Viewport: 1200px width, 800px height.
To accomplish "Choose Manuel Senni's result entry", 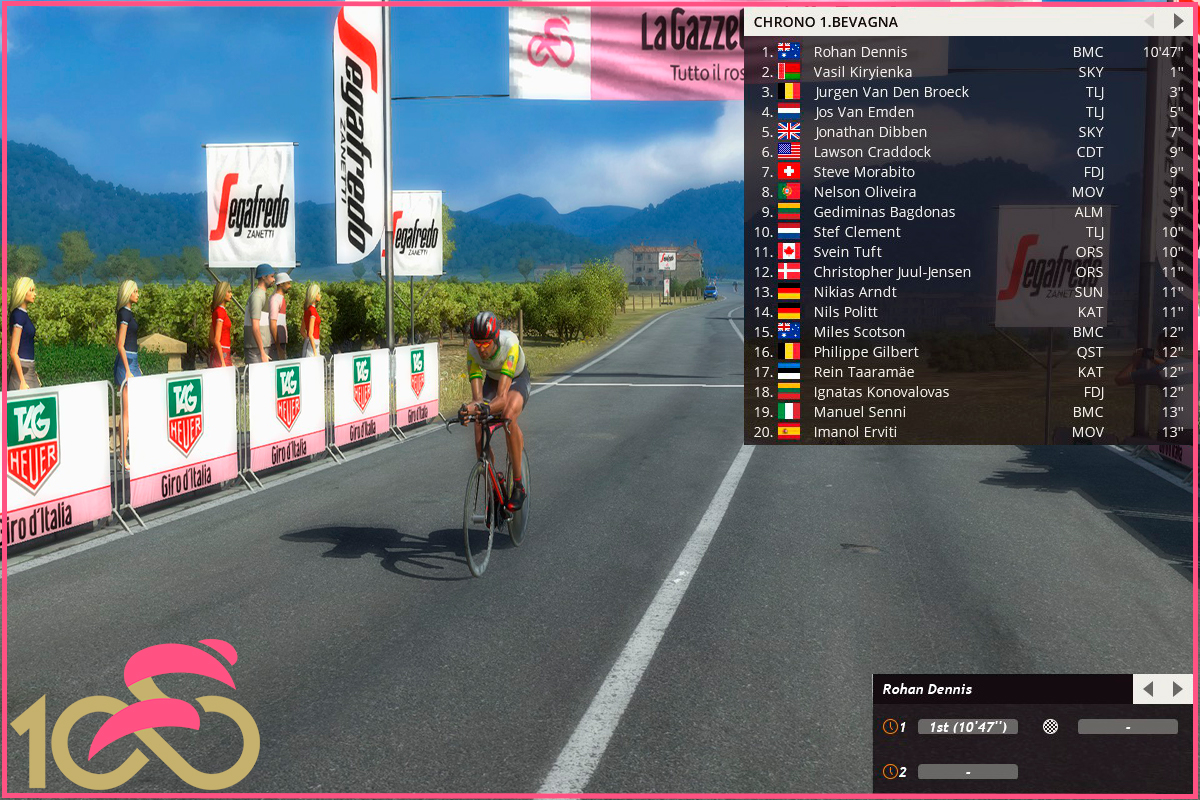I will click(x=859, y=412).
